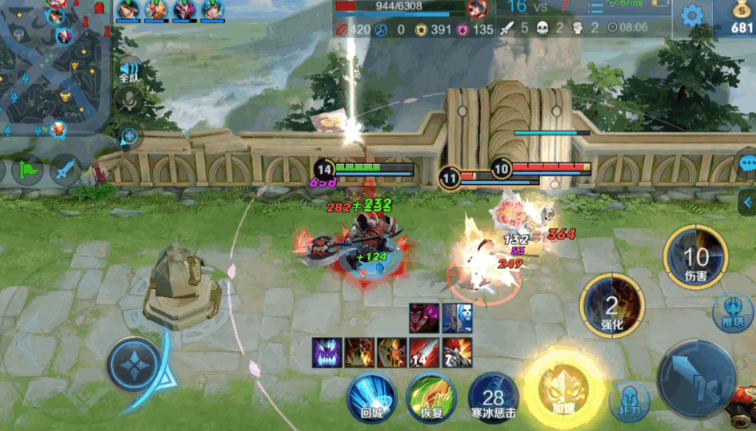This screenshot has height=431, width=756.
Task: Toggle the 全队 team speaker button
Action: point(129,71)
